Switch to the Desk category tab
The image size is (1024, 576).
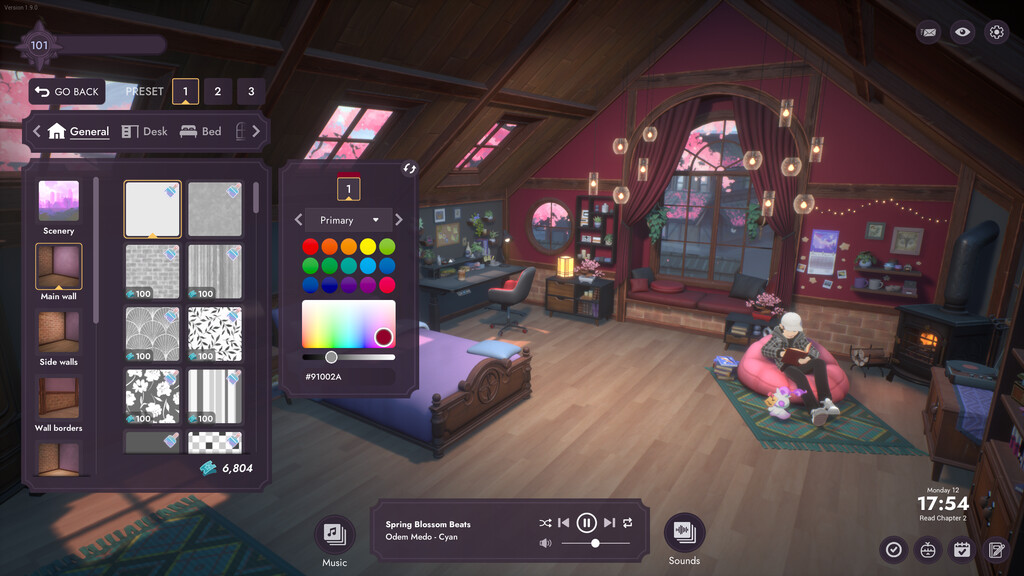pos(144,131)
